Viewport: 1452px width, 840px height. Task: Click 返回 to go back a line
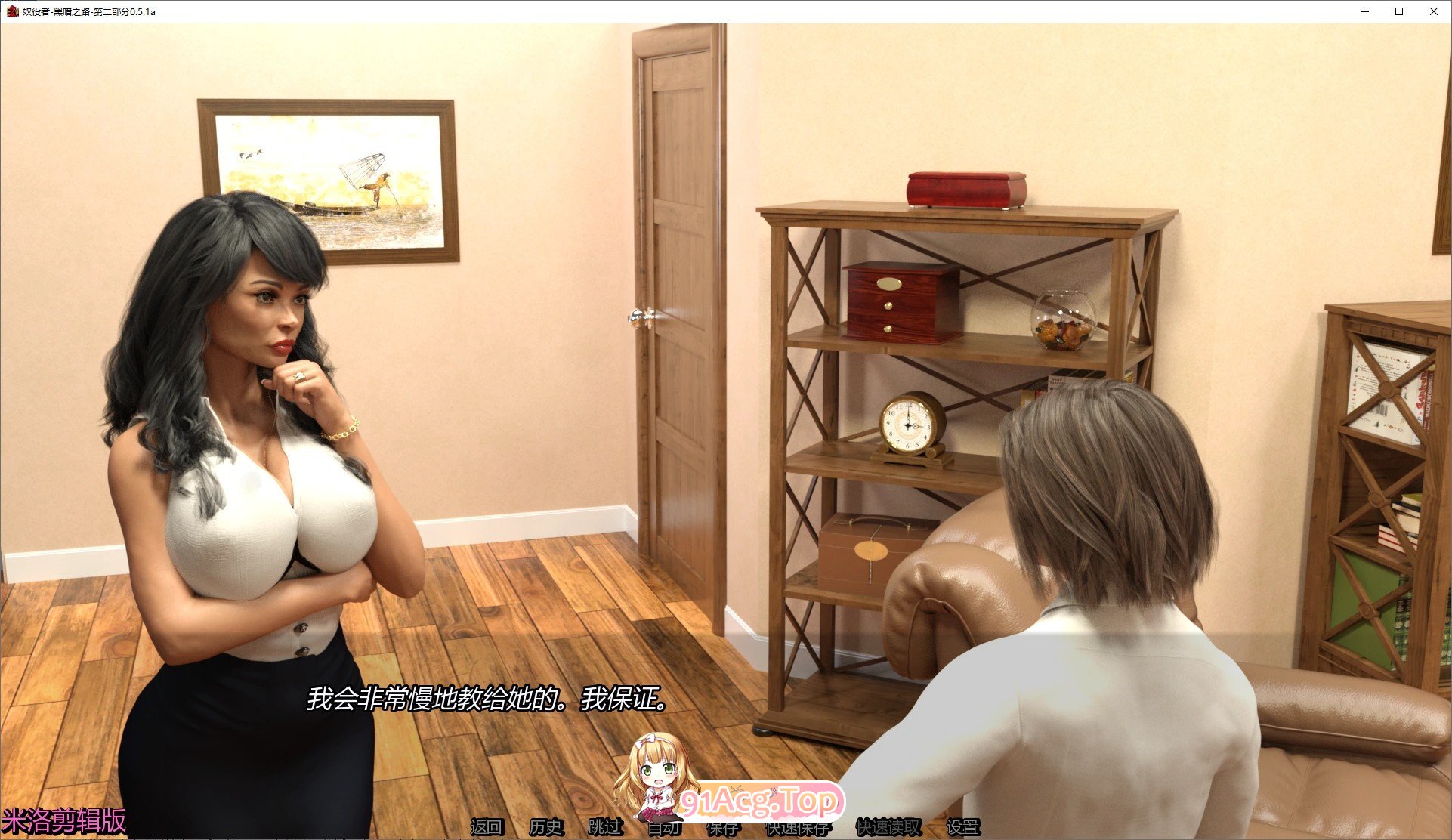487,828
